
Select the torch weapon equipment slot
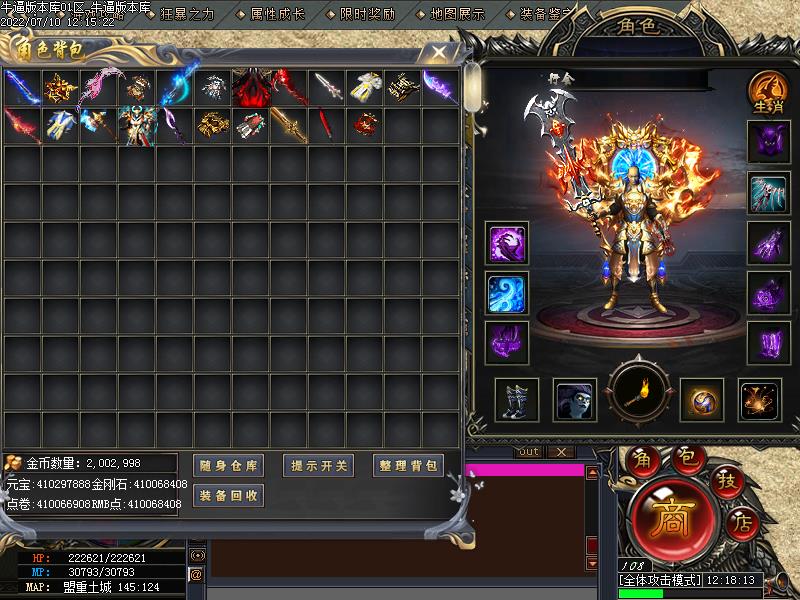[638, 393]
